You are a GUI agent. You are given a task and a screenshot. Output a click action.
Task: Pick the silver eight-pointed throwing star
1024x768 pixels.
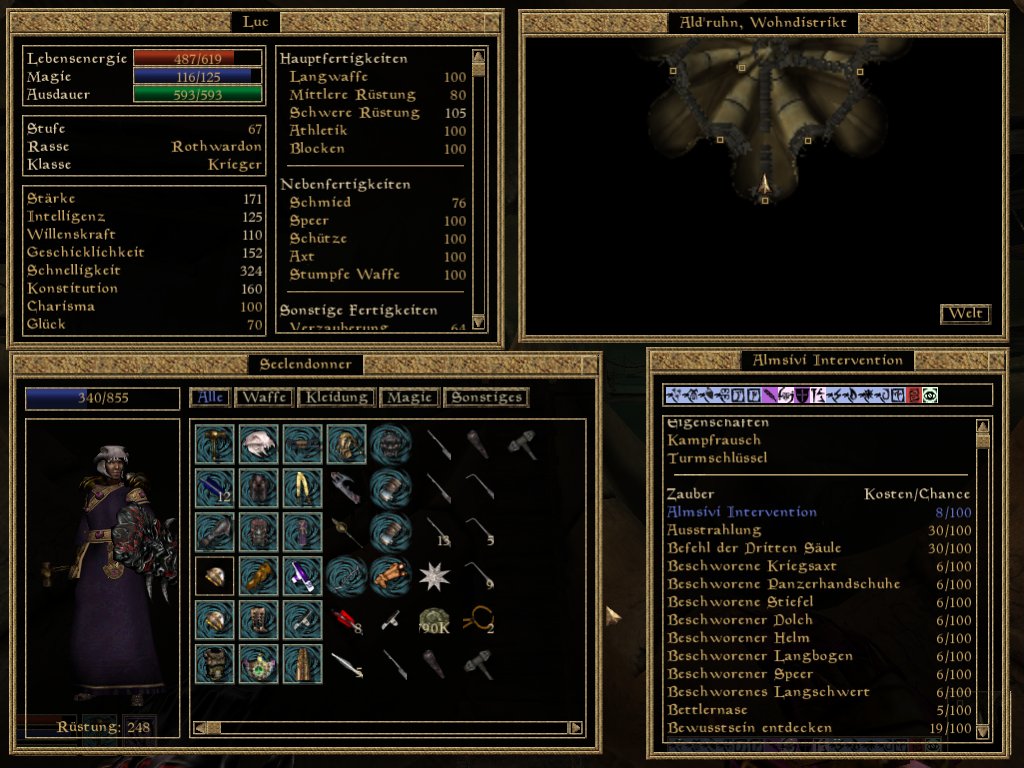[434, 575]
